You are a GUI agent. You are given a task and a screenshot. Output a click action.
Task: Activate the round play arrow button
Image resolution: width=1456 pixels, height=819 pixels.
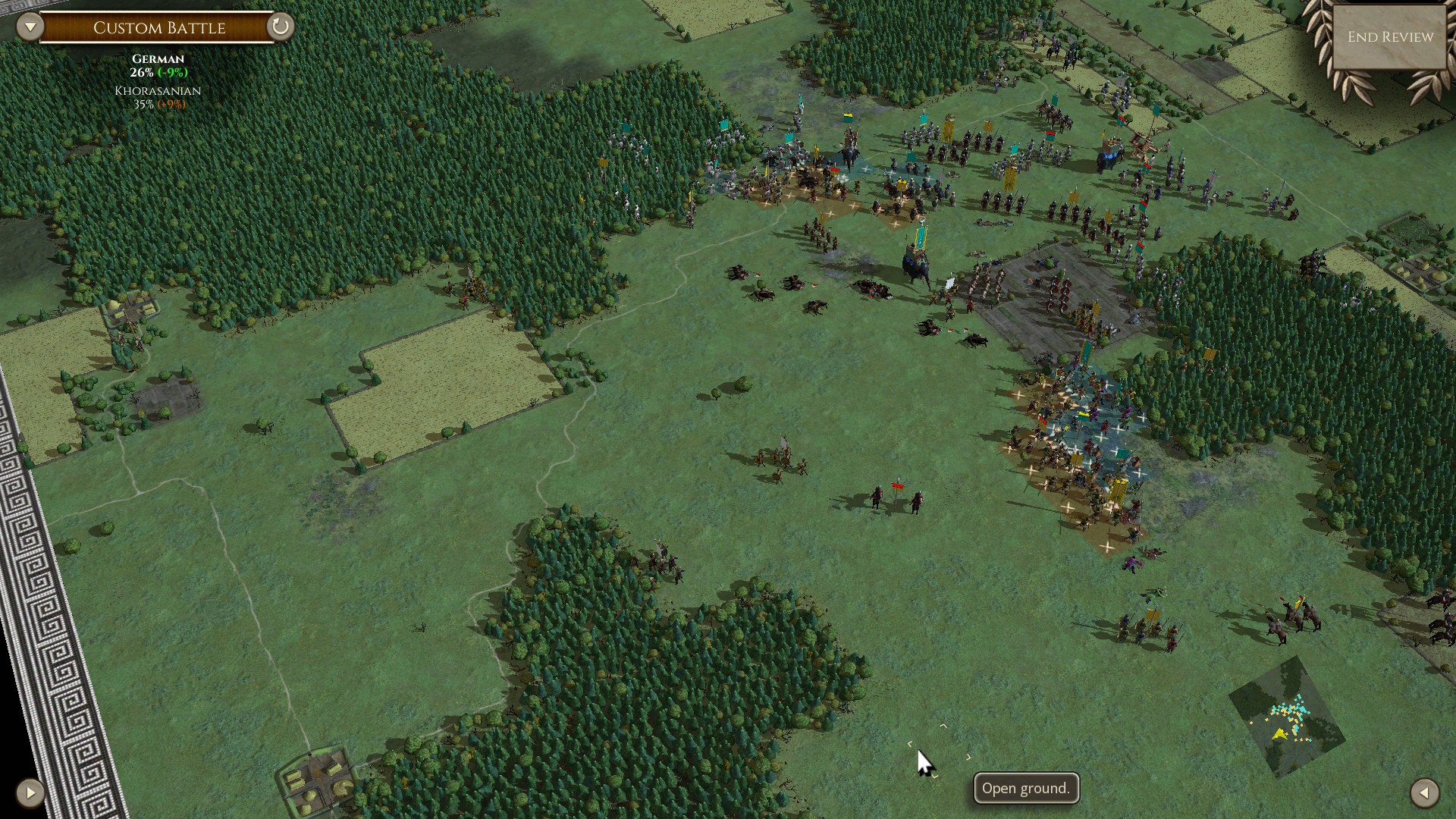[30, 793]
